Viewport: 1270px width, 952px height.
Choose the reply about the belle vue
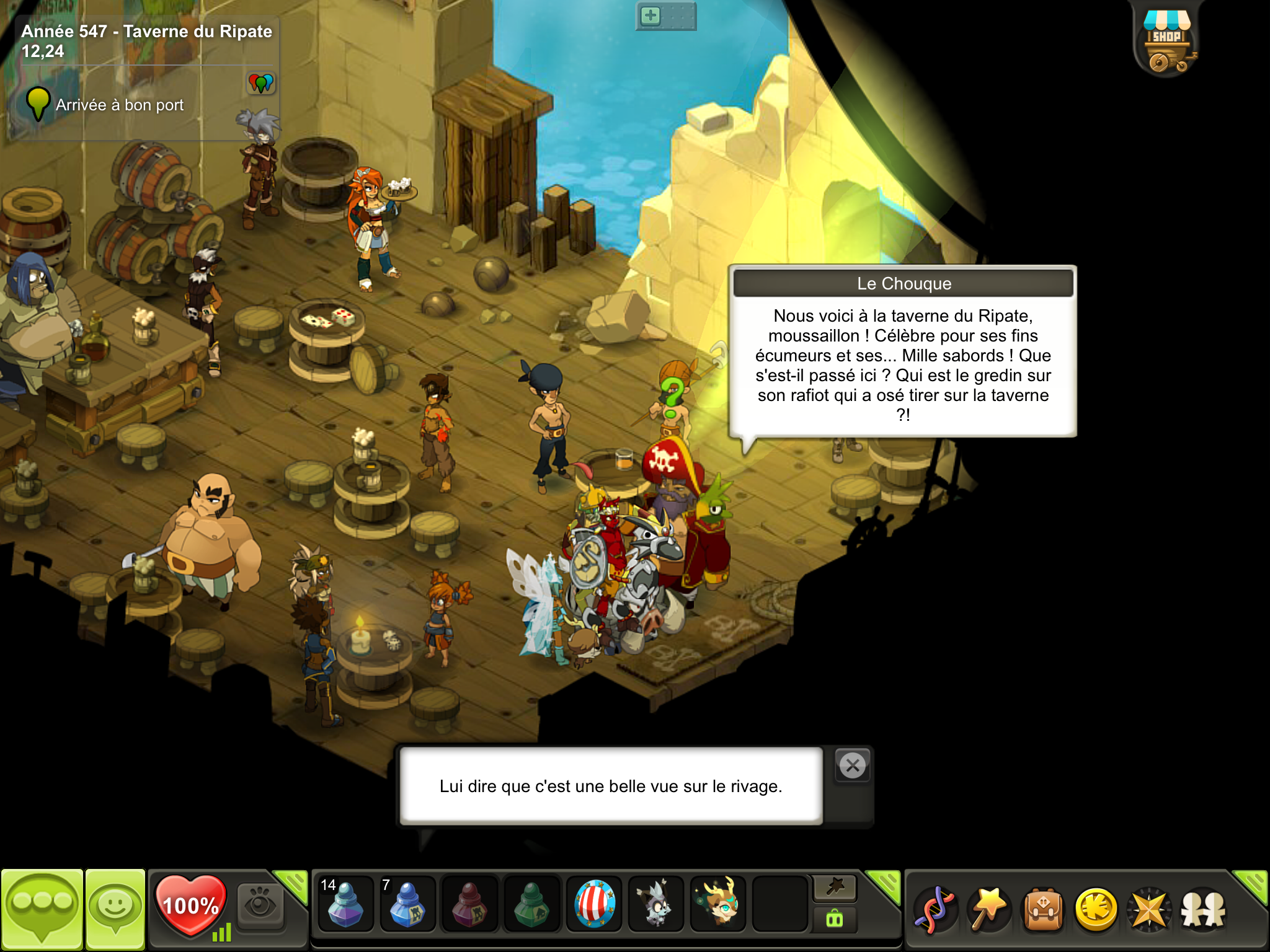tap(611, 786)
